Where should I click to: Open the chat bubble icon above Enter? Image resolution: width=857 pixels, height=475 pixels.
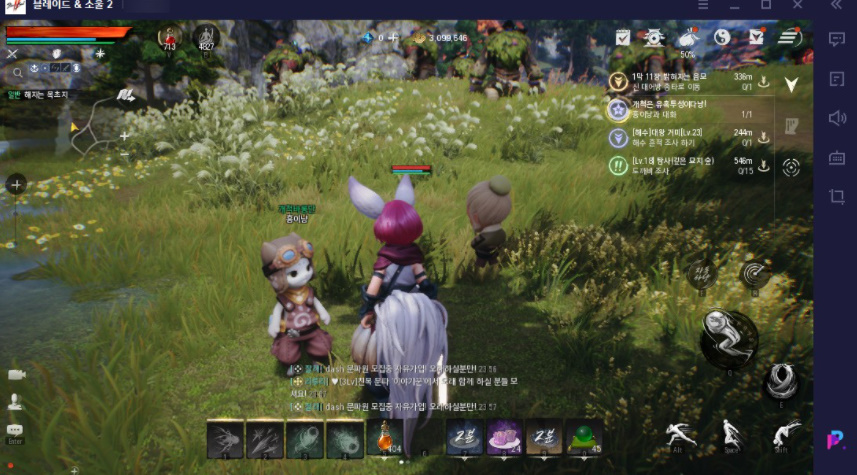tap(15, 430)
